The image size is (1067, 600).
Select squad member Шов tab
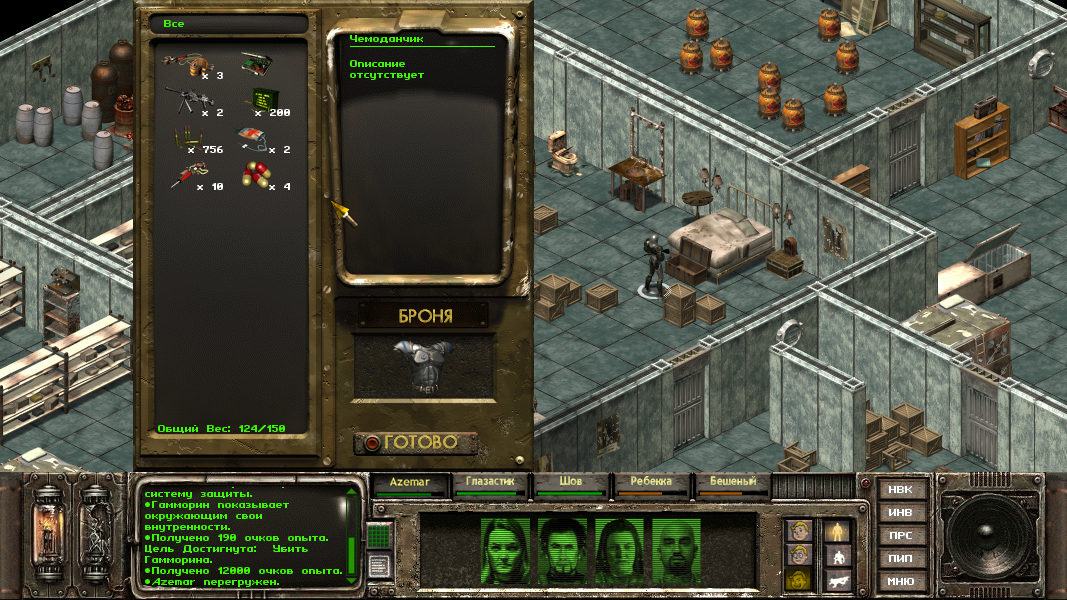click(x=570, y=482)
